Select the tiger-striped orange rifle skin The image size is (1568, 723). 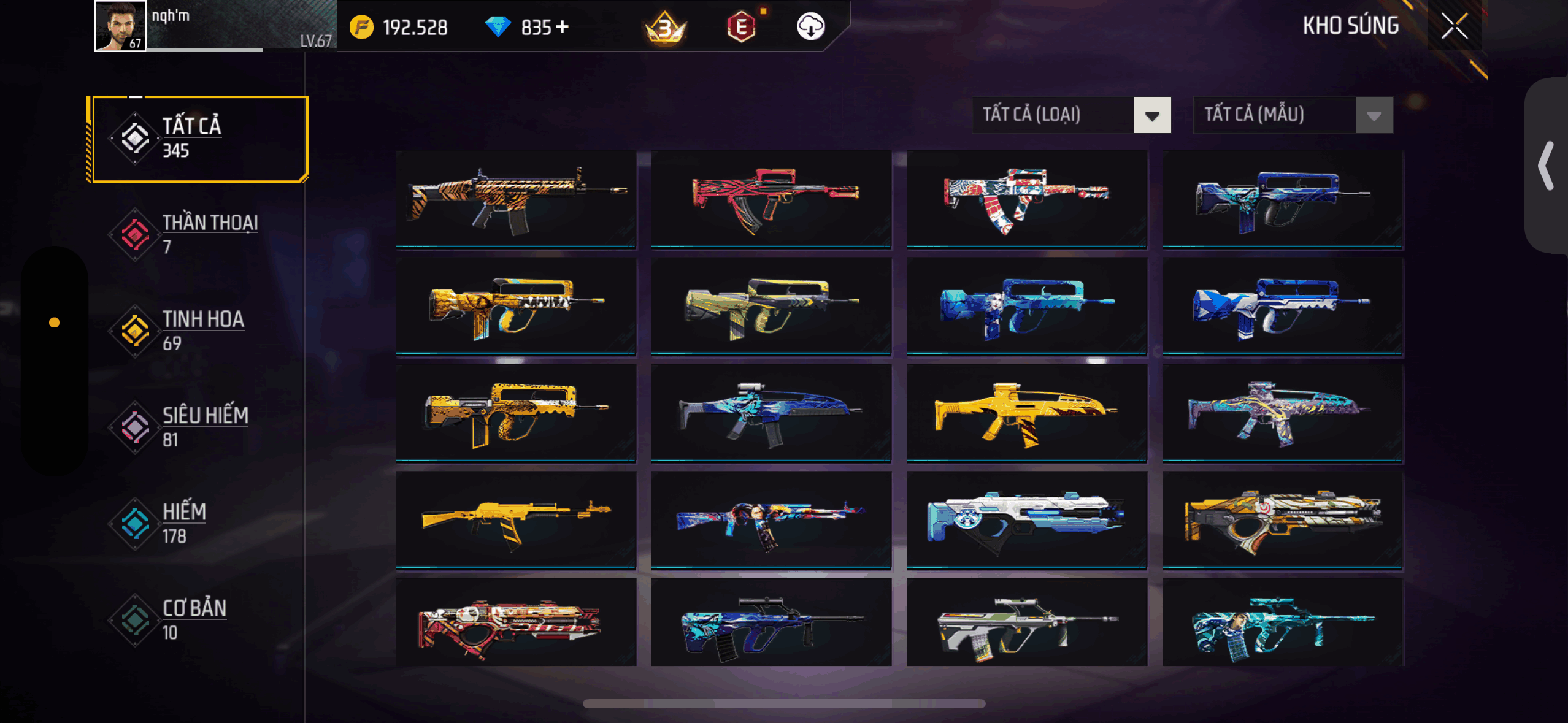(x=515, y=199)
